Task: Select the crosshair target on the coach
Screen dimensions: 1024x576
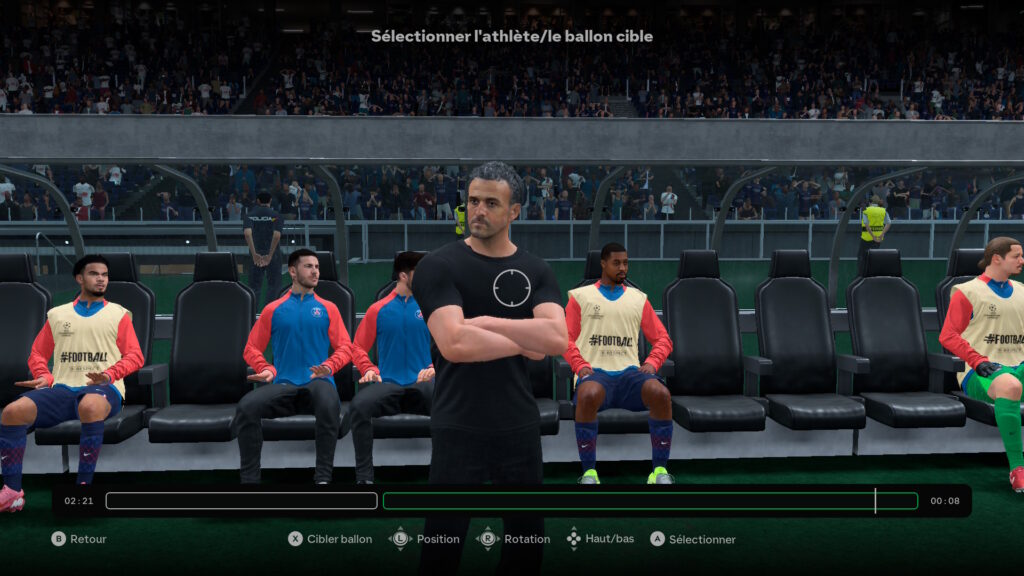Action: click(x=511, y=287)
